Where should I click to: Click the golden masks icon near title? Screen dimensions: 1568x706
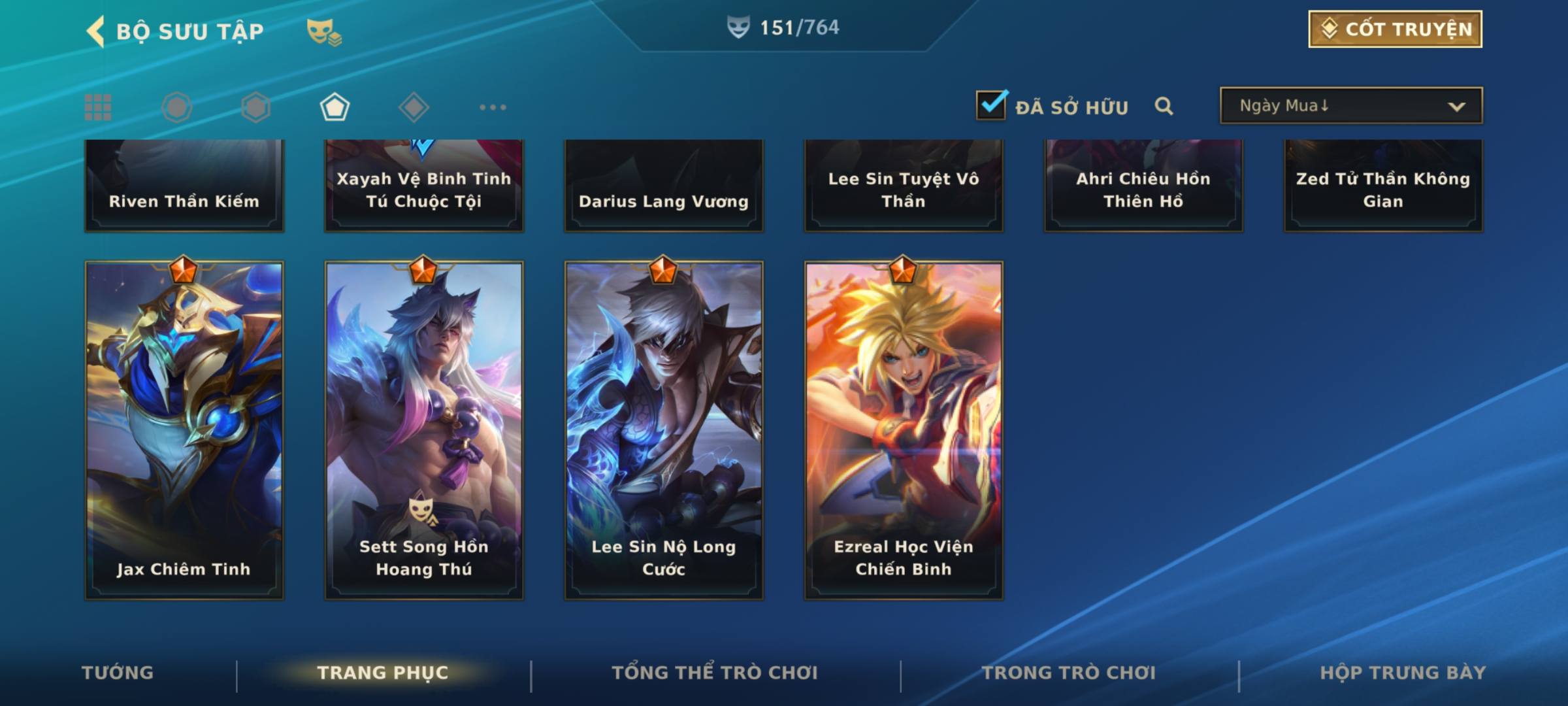pos(323,31)
